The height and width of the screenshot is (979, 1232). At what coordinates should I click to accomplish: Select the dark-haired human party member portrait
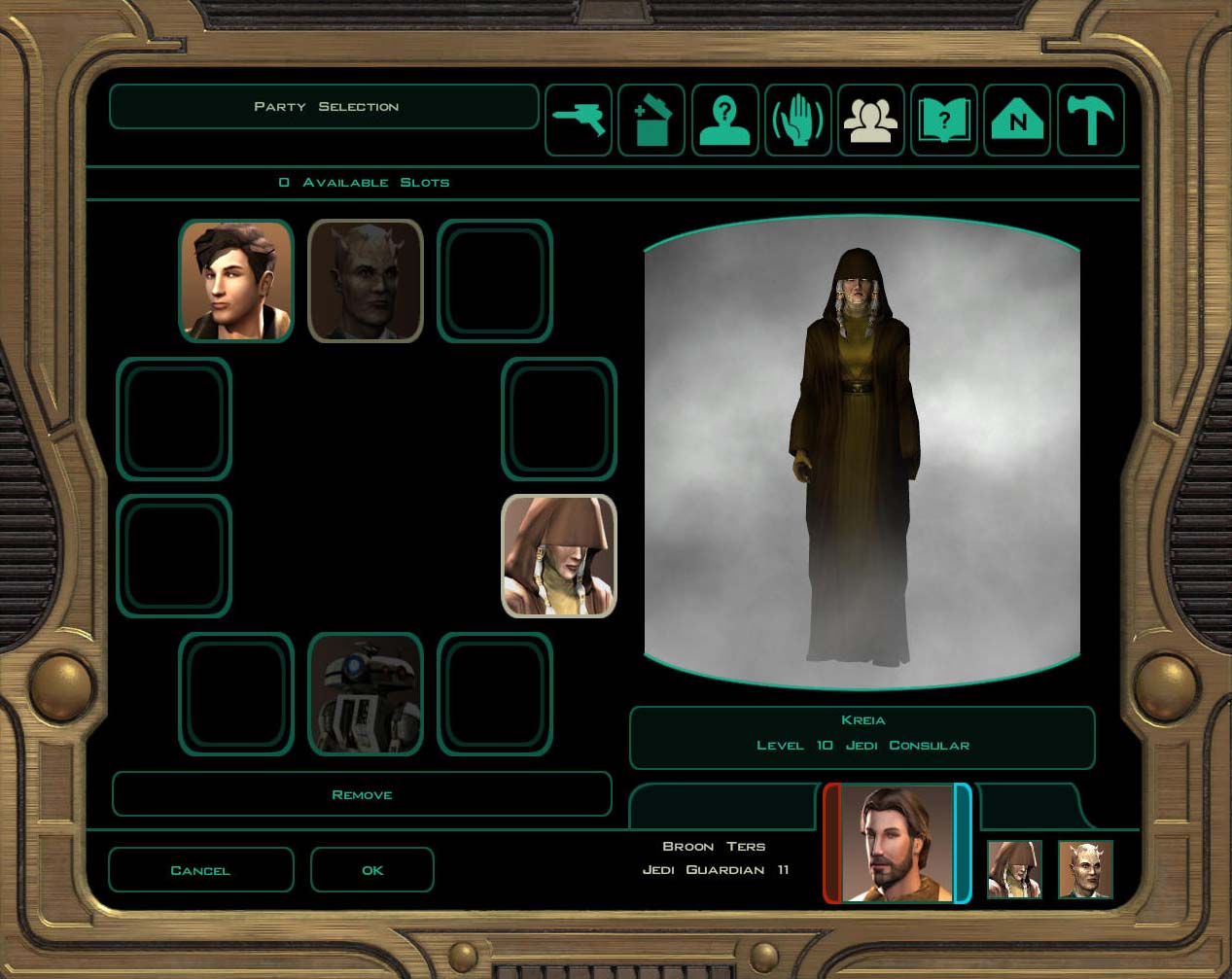click(236, 281)
